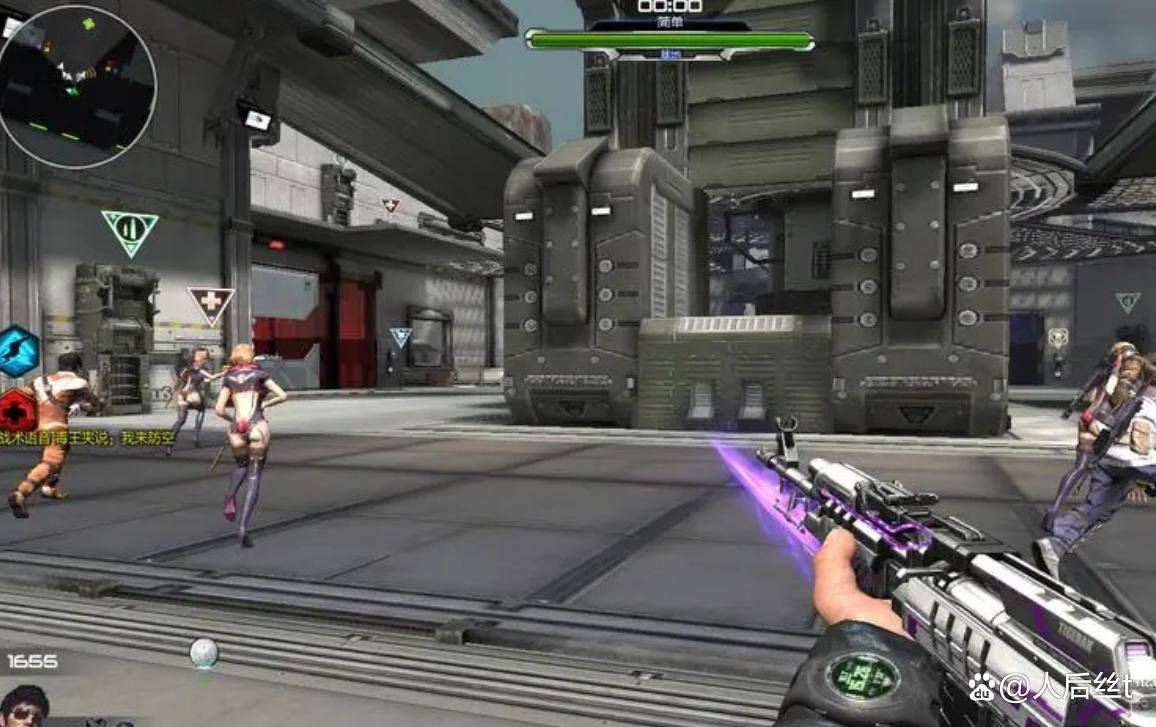
Task: Select the large green triangle waypoint marker
Action: [x=130, y=231]
